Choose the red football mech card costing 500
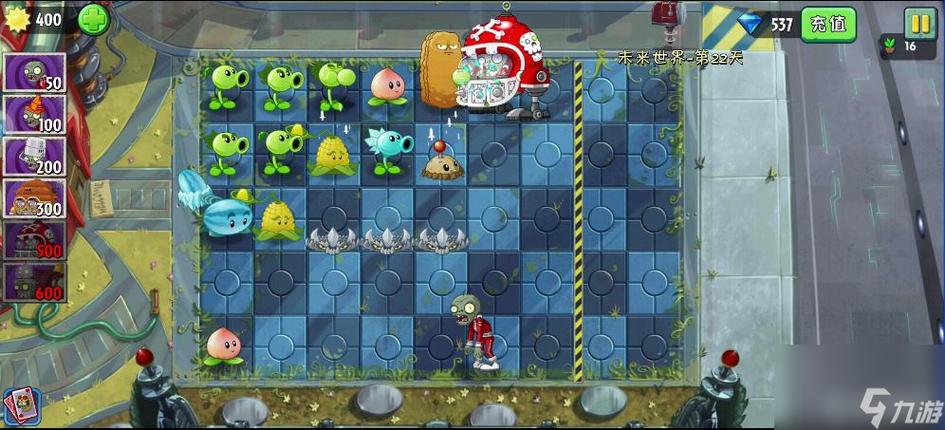This screenshot has height=430, width=945. point(35,240)
